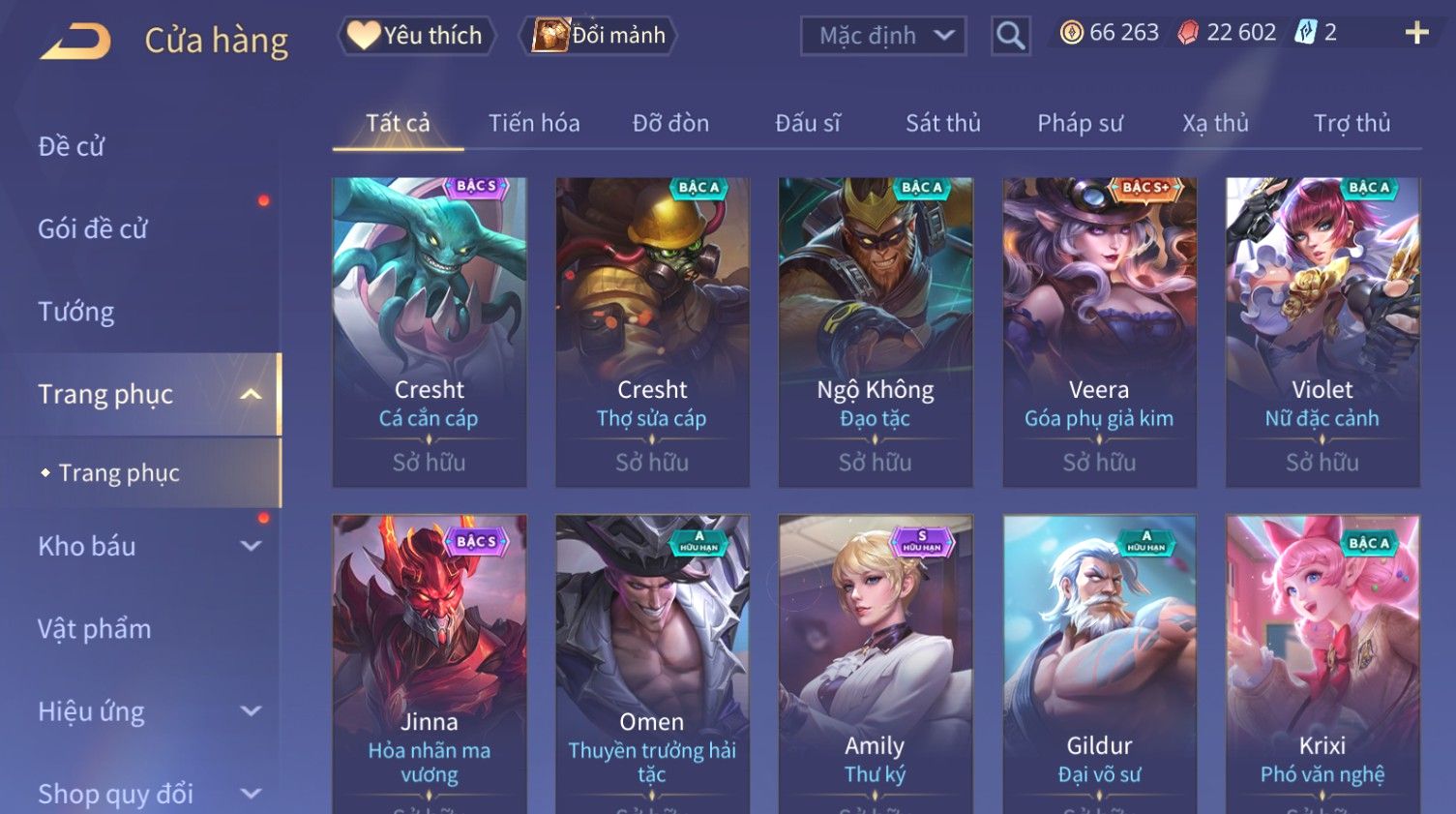Go back using the gold arrow
The height and width of the screenshot is (814, 1456).
tap(75, 42)
